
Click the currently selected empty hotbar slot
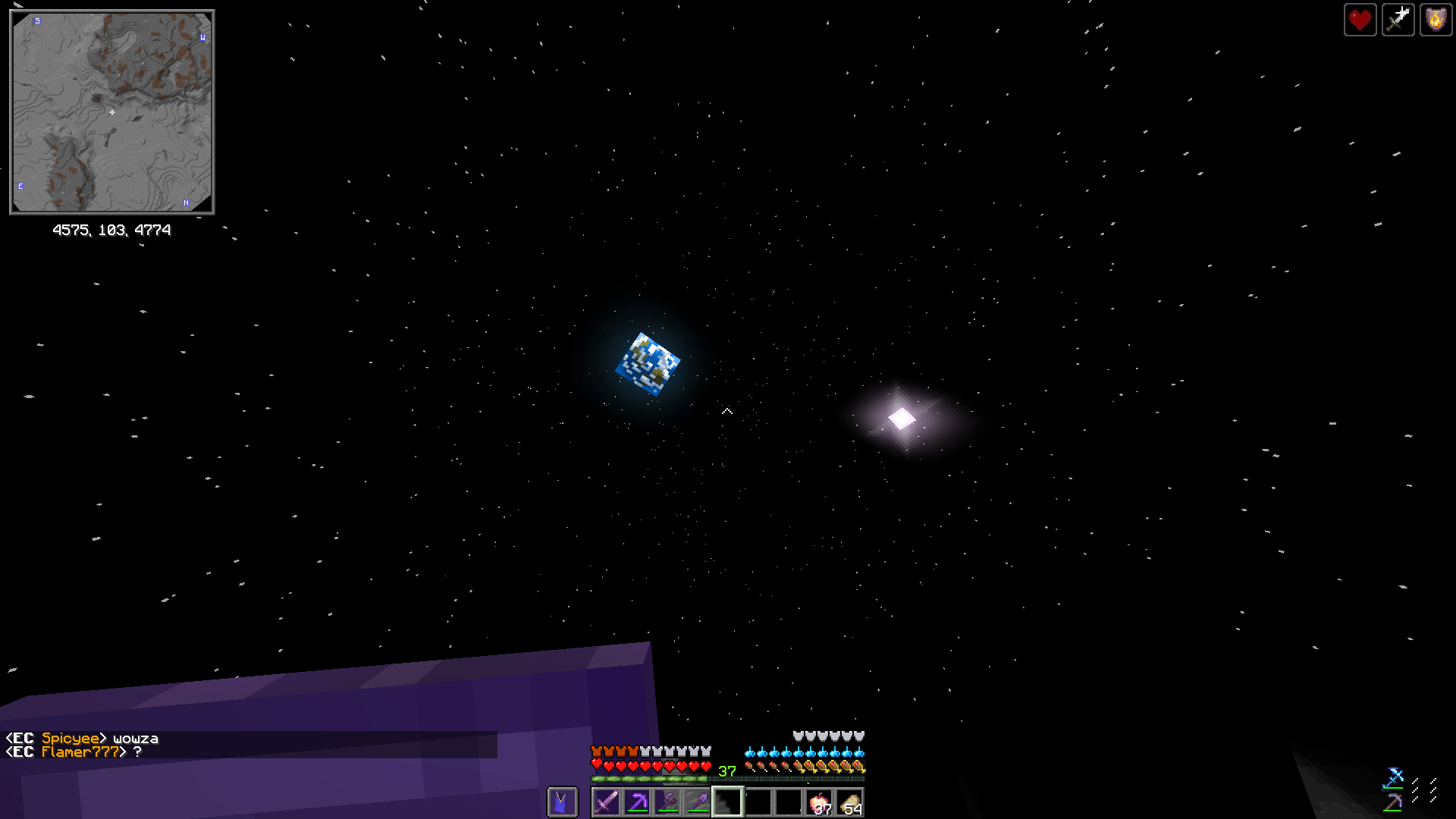coord(728,802)
